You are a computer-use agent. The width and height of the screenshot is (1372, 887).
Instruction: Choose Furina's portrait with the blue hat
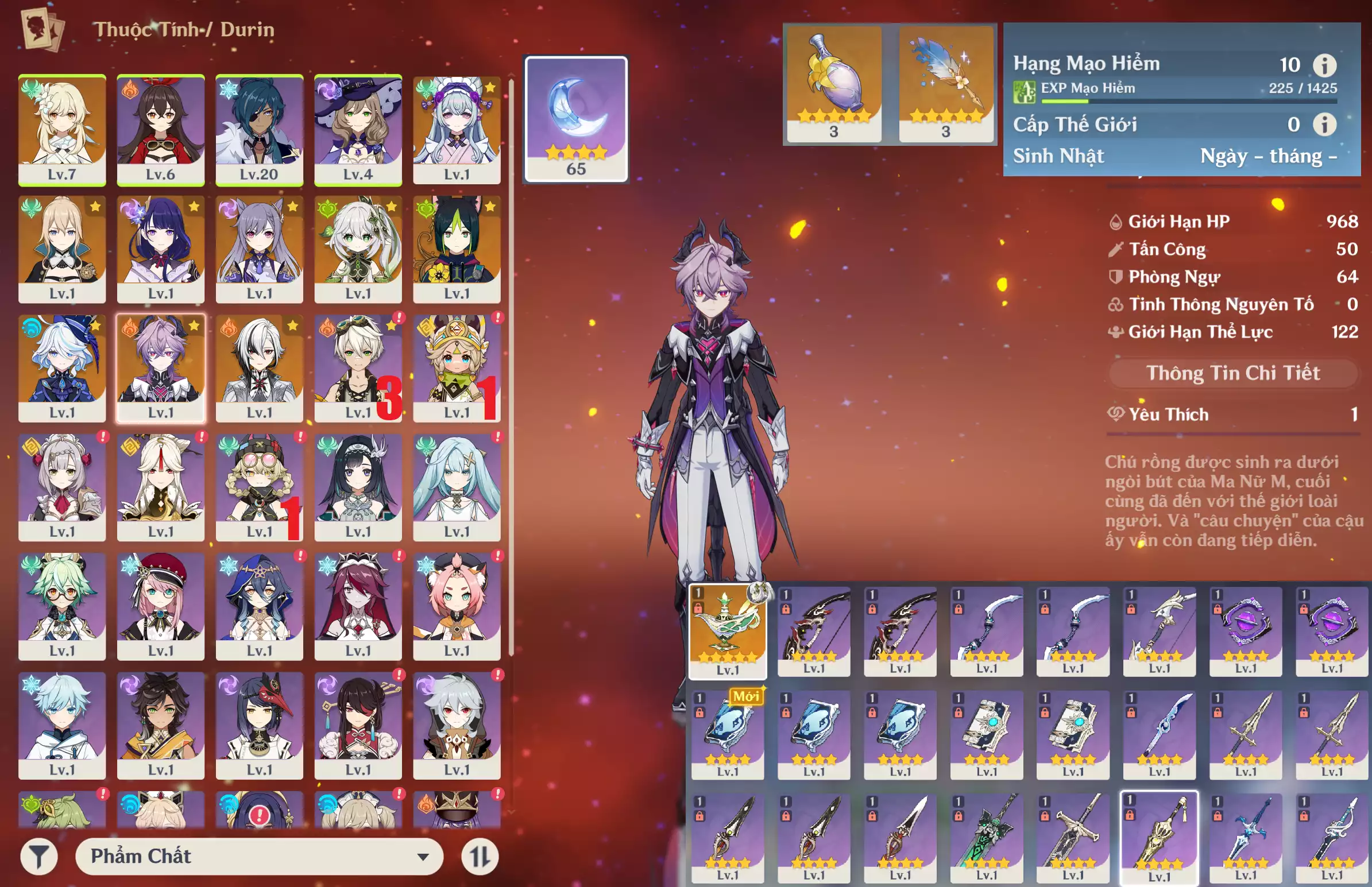pyautogui.click(x=61, y=367)
